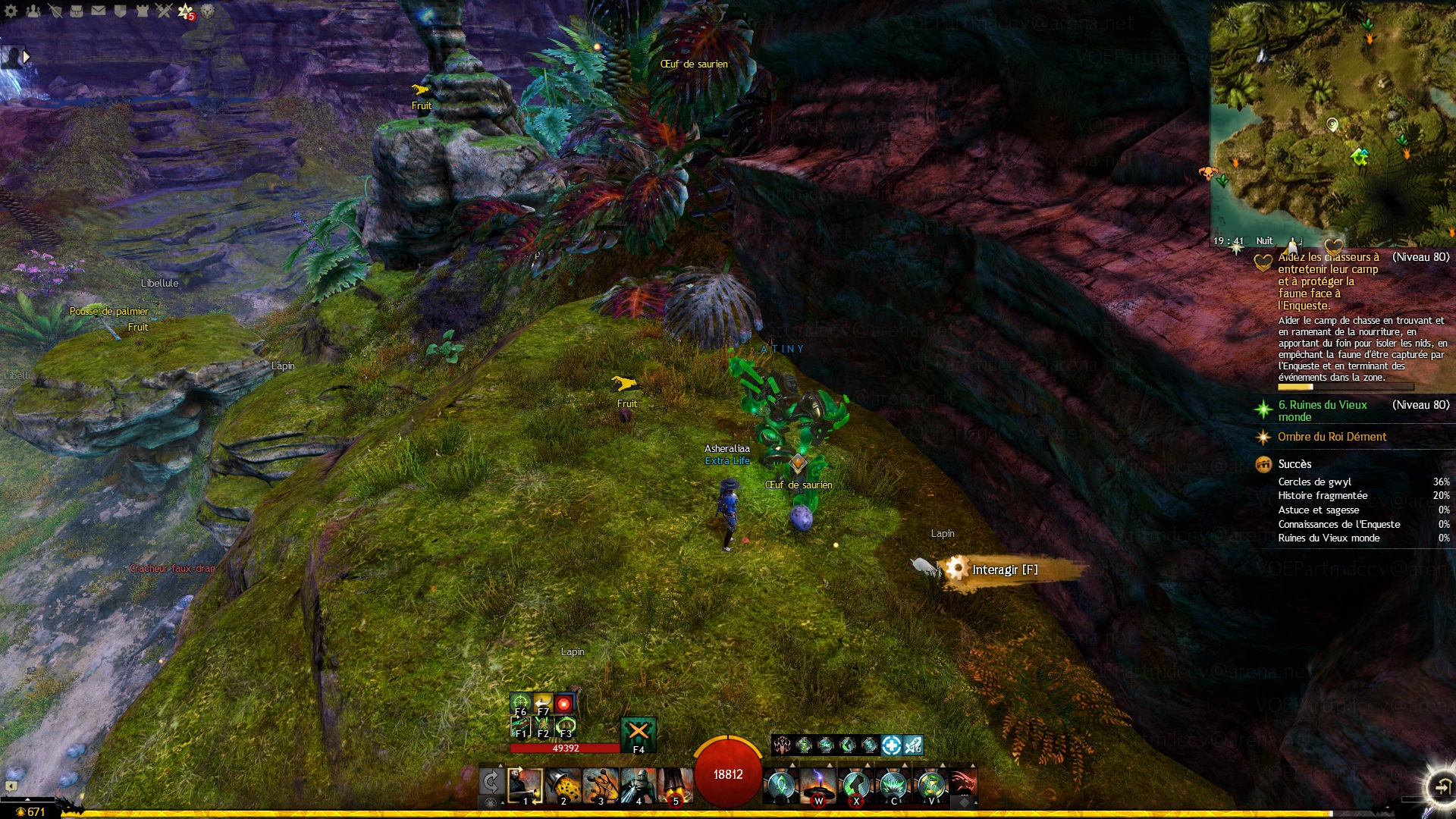Screen dimensions: 1456x819
Task: Open the Succès achievements tracker header
Action: pyautogui.click(x=1294, y=464)
